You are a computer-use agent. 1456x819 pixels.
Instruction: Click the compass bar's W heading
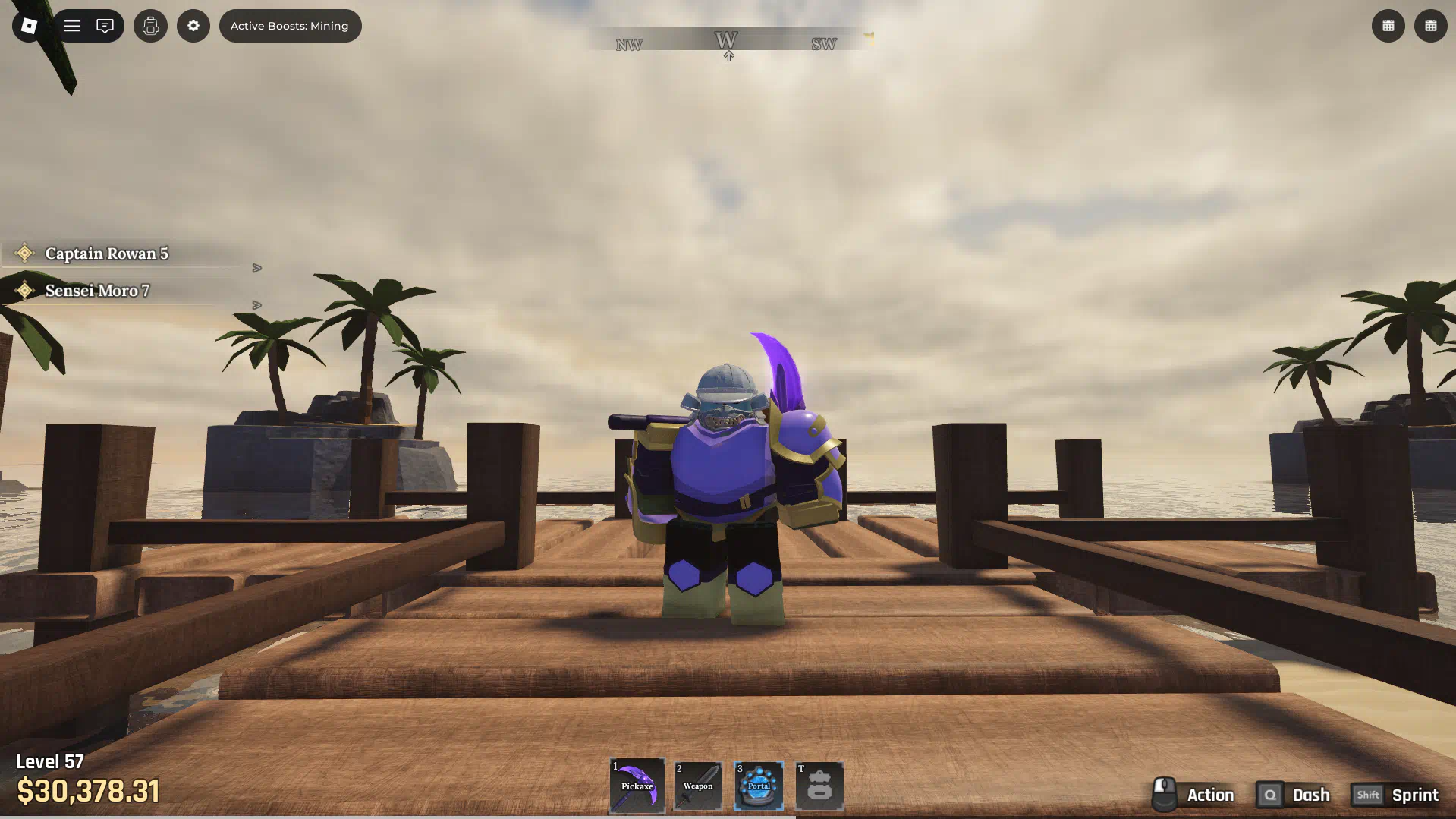click(x=726, y=40)
